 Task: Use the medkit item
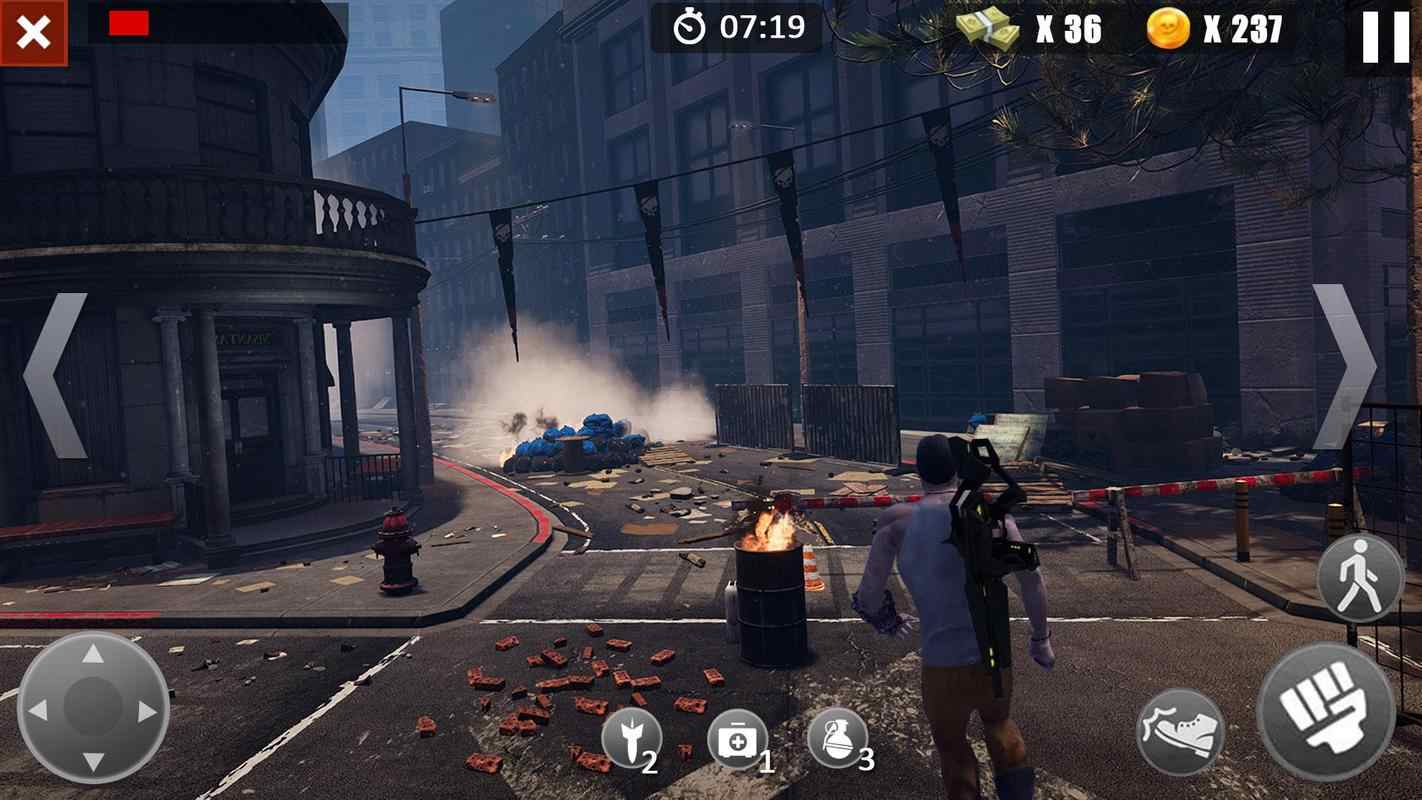point(738,739)
